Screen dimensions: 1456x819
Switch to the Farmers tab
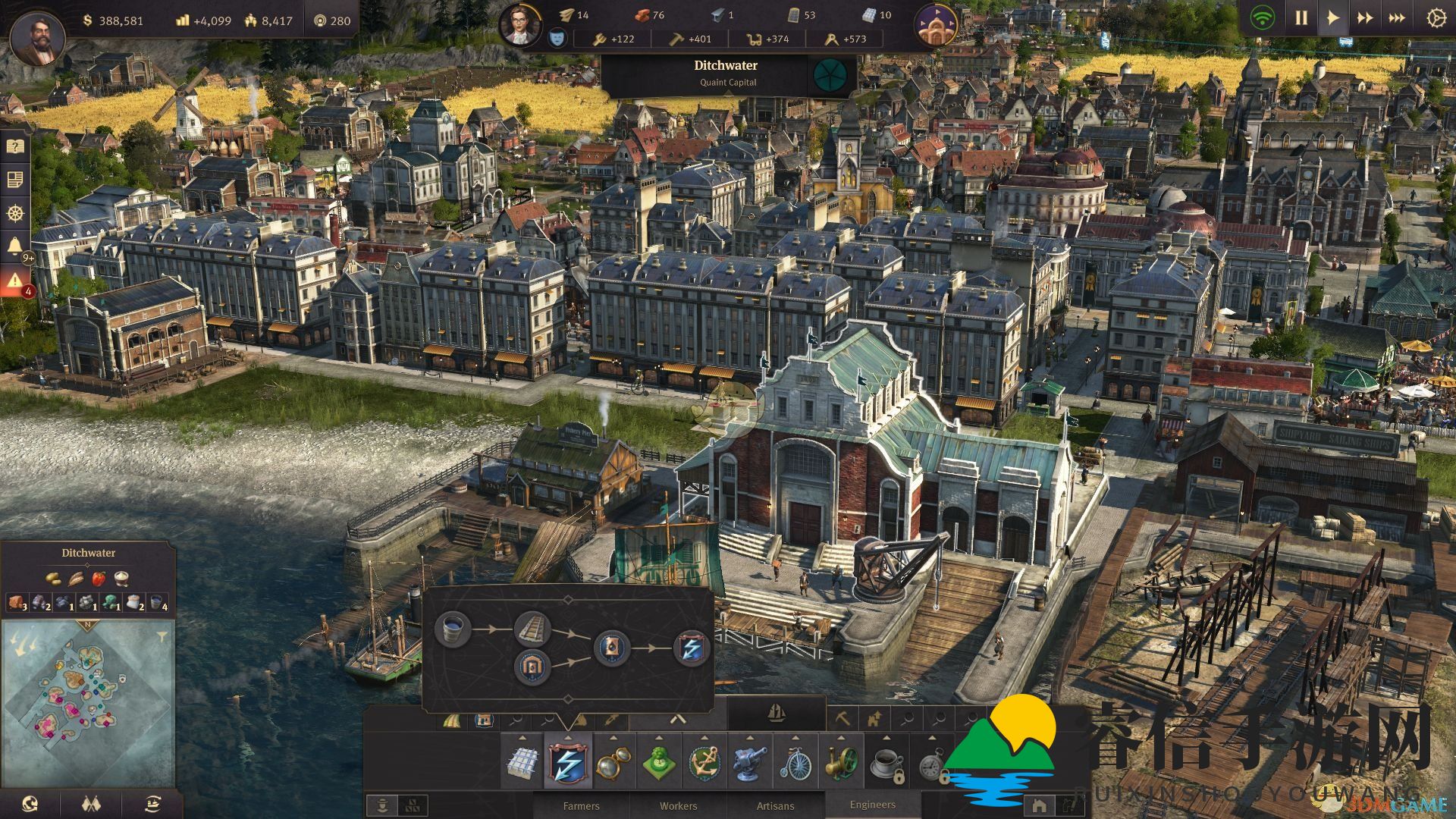(581, 805)
